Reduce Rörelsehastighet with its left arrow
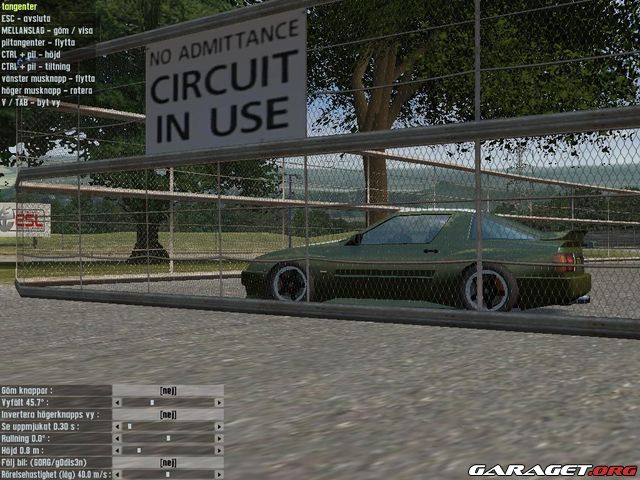 click(117, 474)
